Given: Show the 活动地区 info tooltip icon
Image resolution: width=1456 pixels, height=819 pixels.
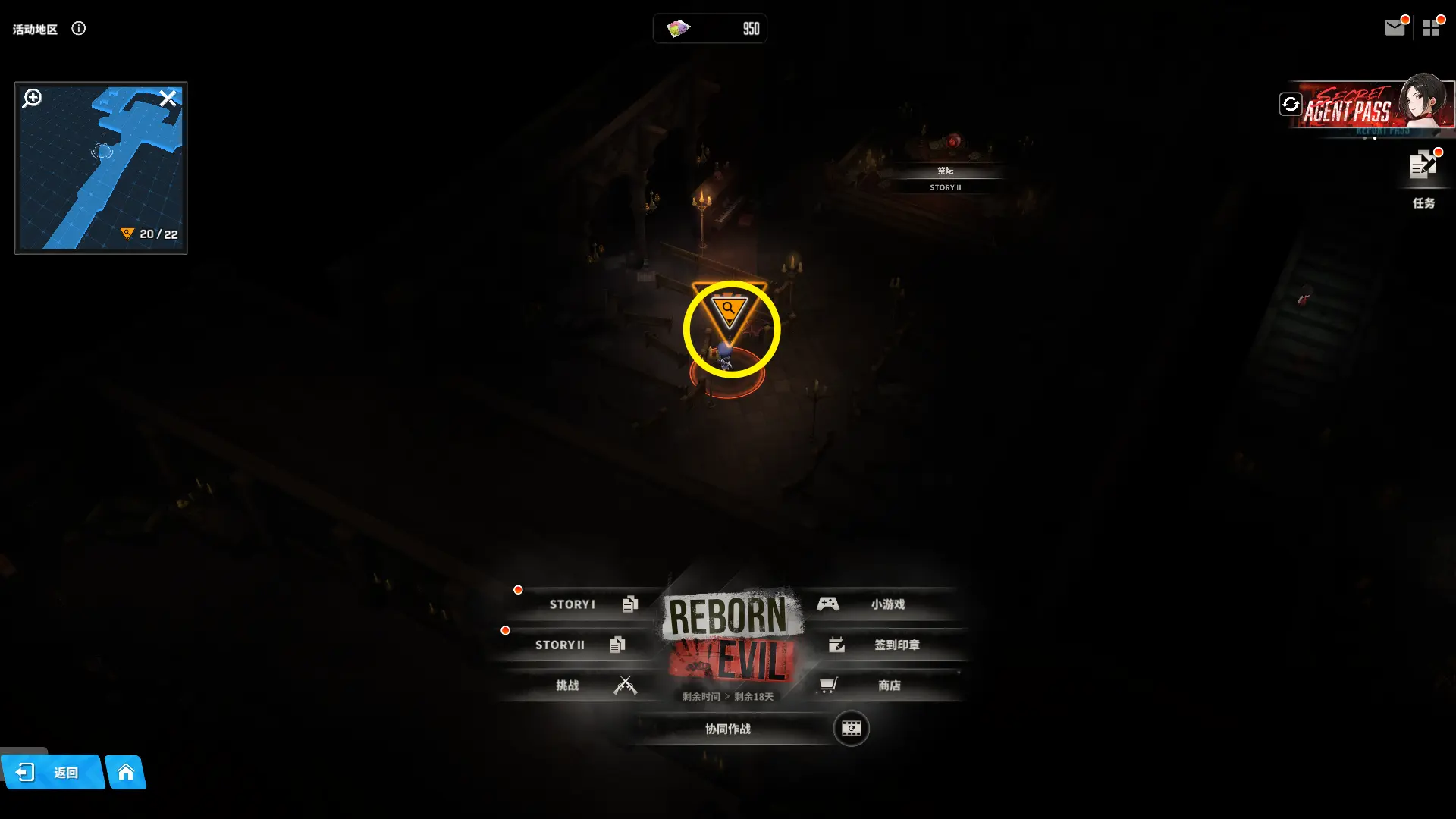Looking at the screenshot, I should (79, 29).
